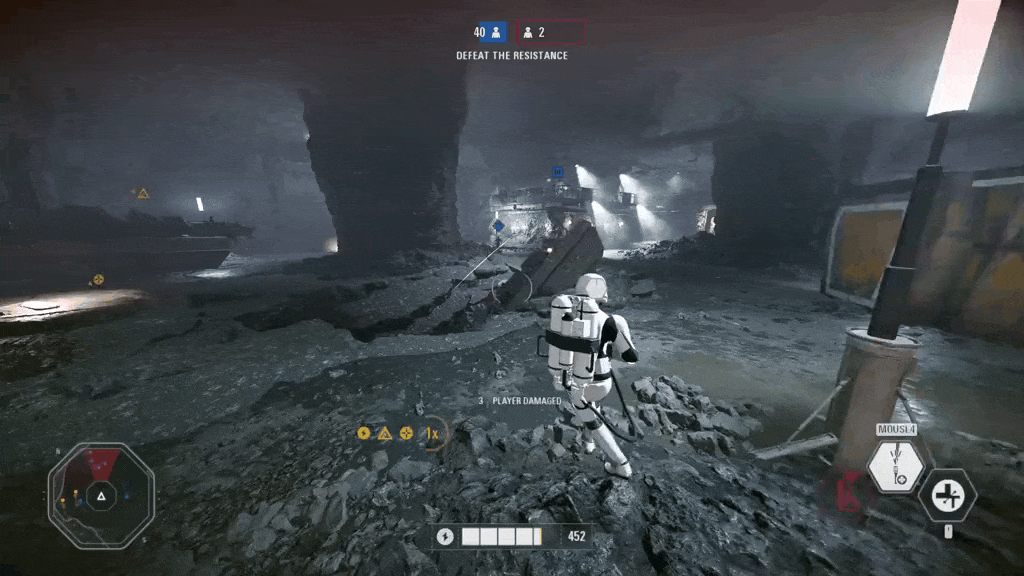Select the Defeat the Resistance objective text
1024x576 pixels.
pos(512,56)
